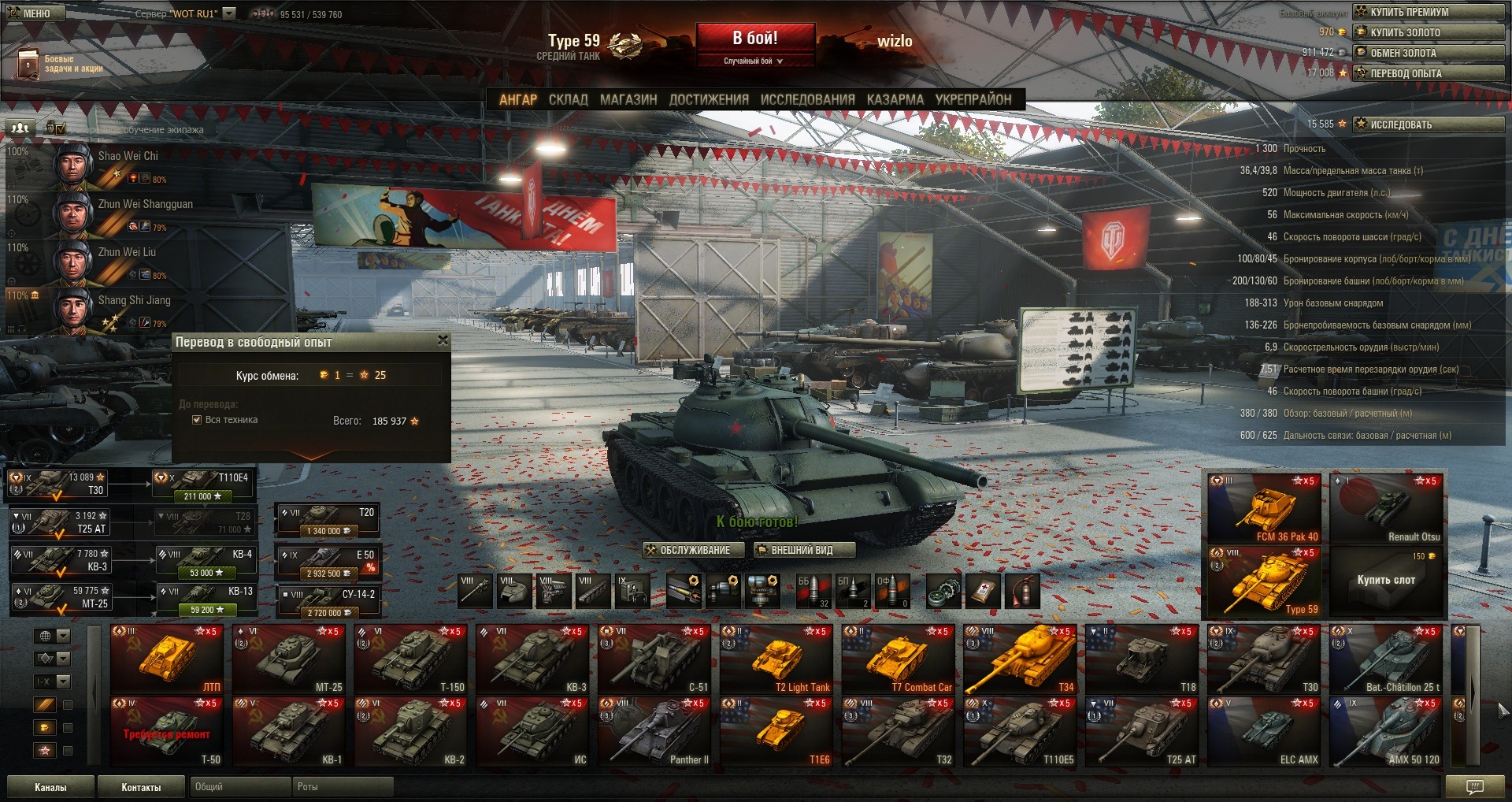This screenshot has height=802, width=1512.
Task: Click the ИССЛЕДОВАТЬ research button
Action: tap(1428, 124)
